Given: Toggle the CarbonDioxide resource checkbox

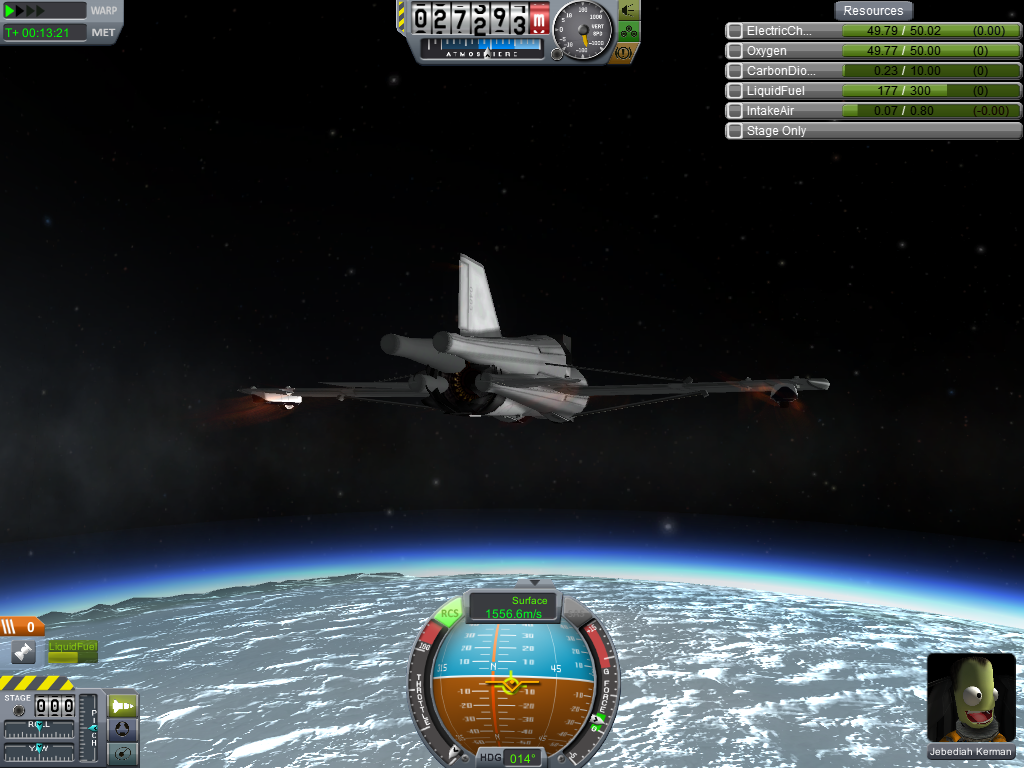Looking at the screenshot, I should click(735, 71).
